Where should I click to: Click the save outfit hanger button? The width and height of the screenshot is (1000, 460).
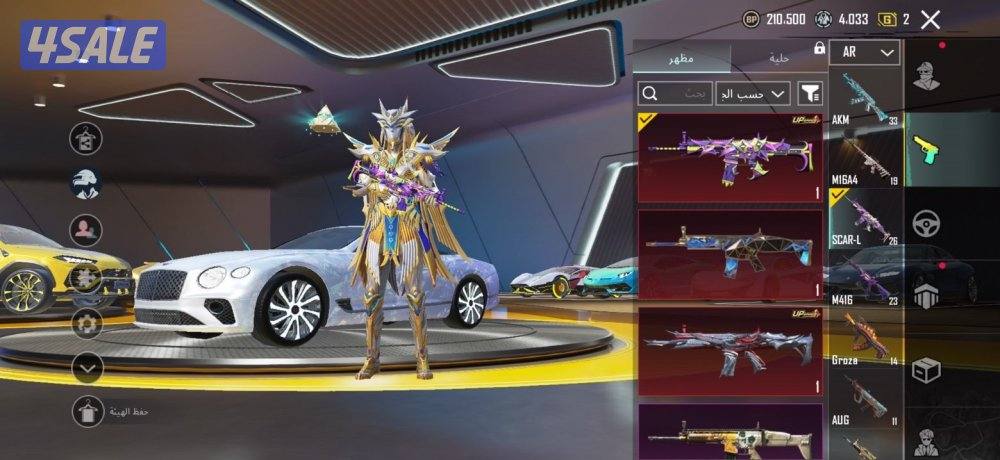[x=89, y=410]
